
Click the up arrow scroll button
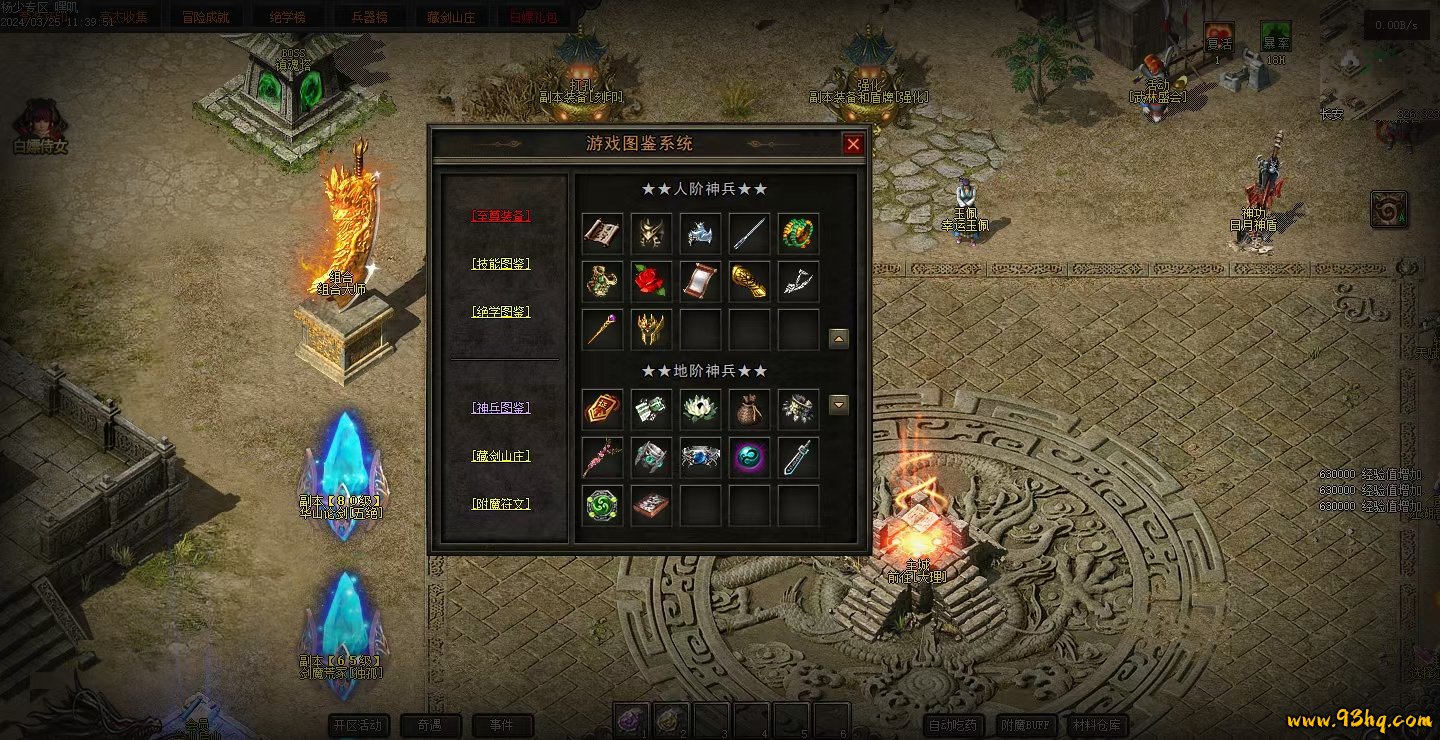pos(839,339)
